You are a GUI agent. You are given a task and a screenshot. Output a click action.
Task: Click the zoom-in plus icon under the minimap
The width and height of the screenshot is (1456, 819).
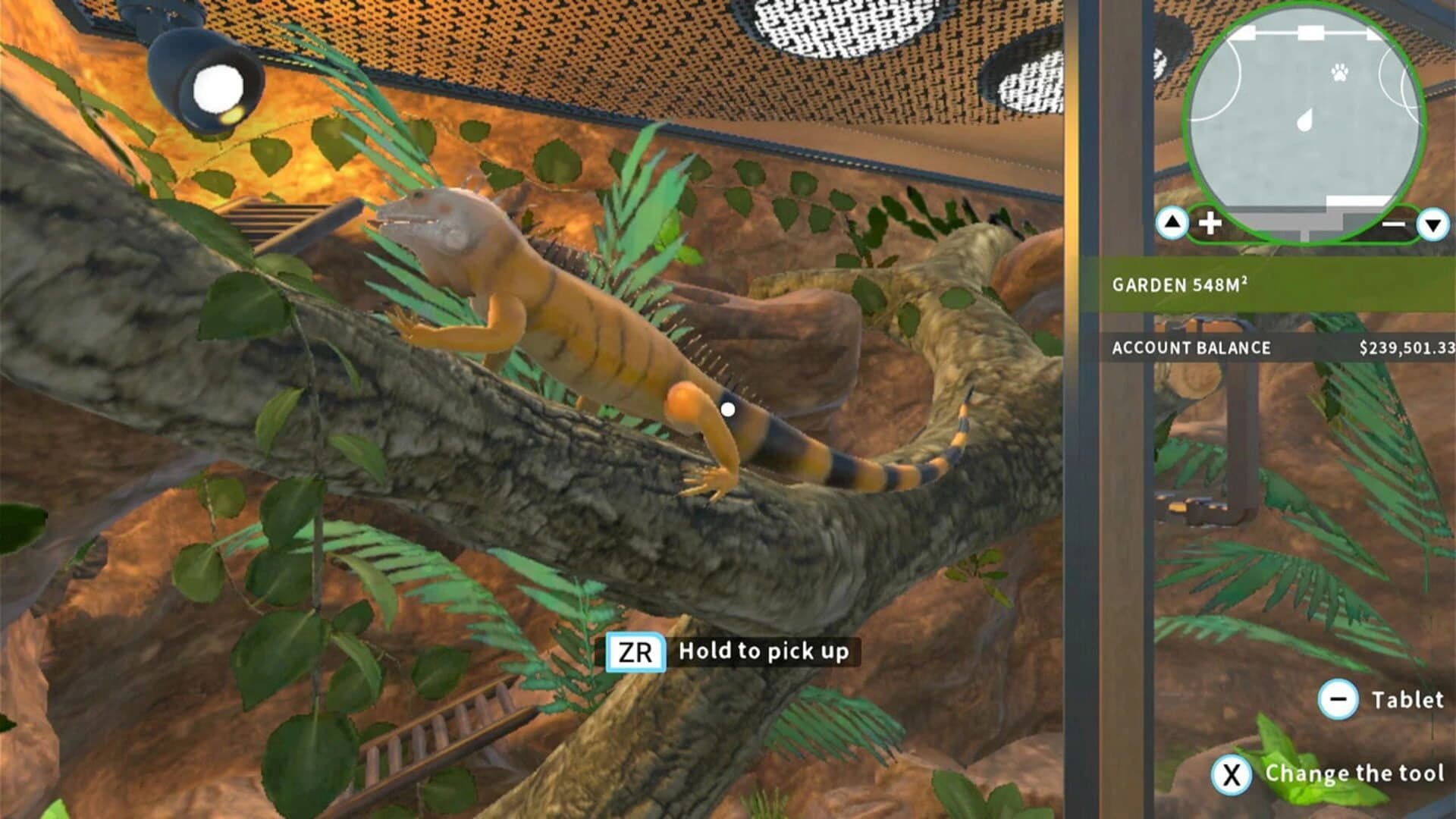click(1213, 223)
